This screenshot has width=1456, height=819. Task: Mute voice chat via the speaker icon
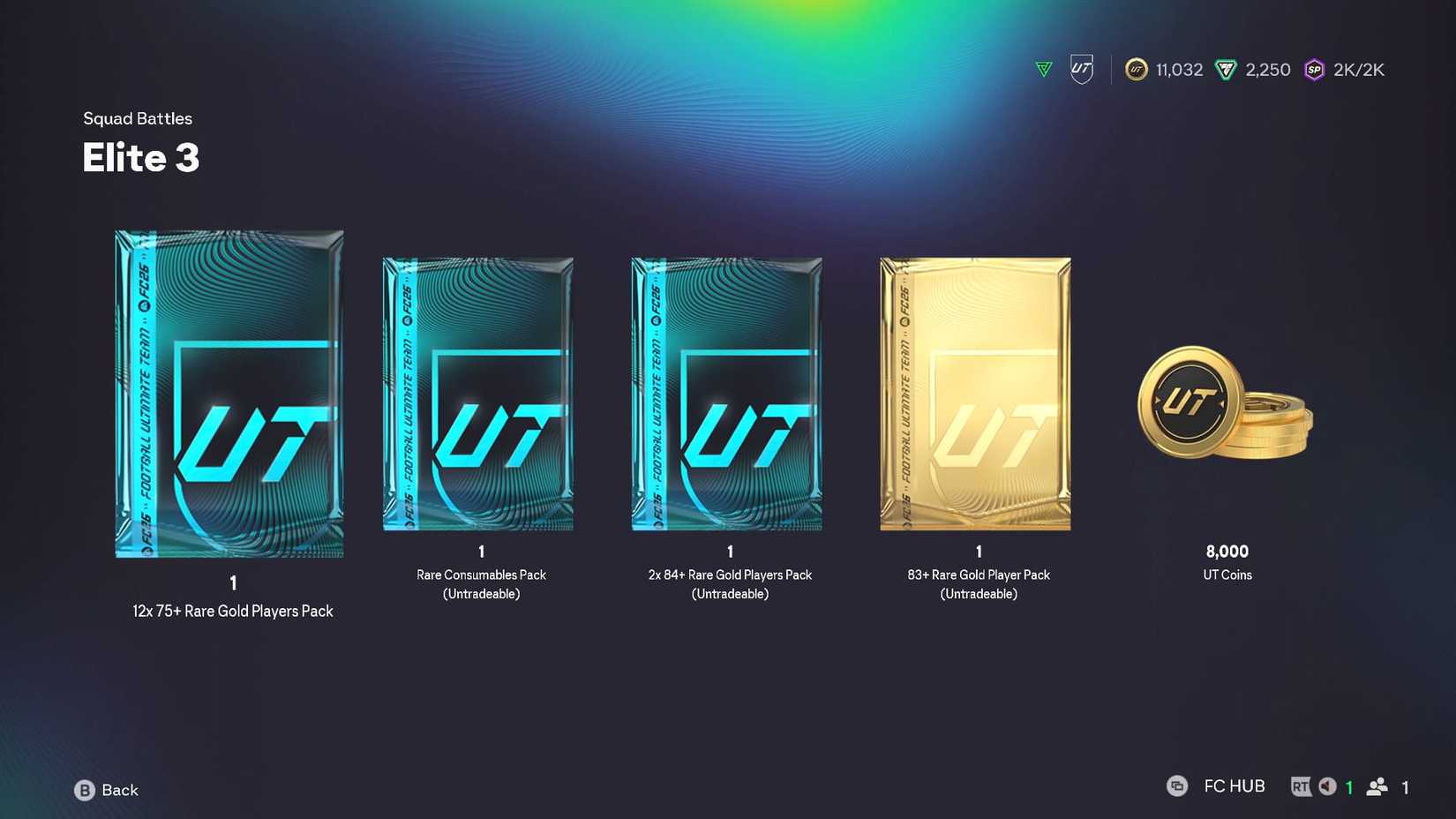[1327, 785]
